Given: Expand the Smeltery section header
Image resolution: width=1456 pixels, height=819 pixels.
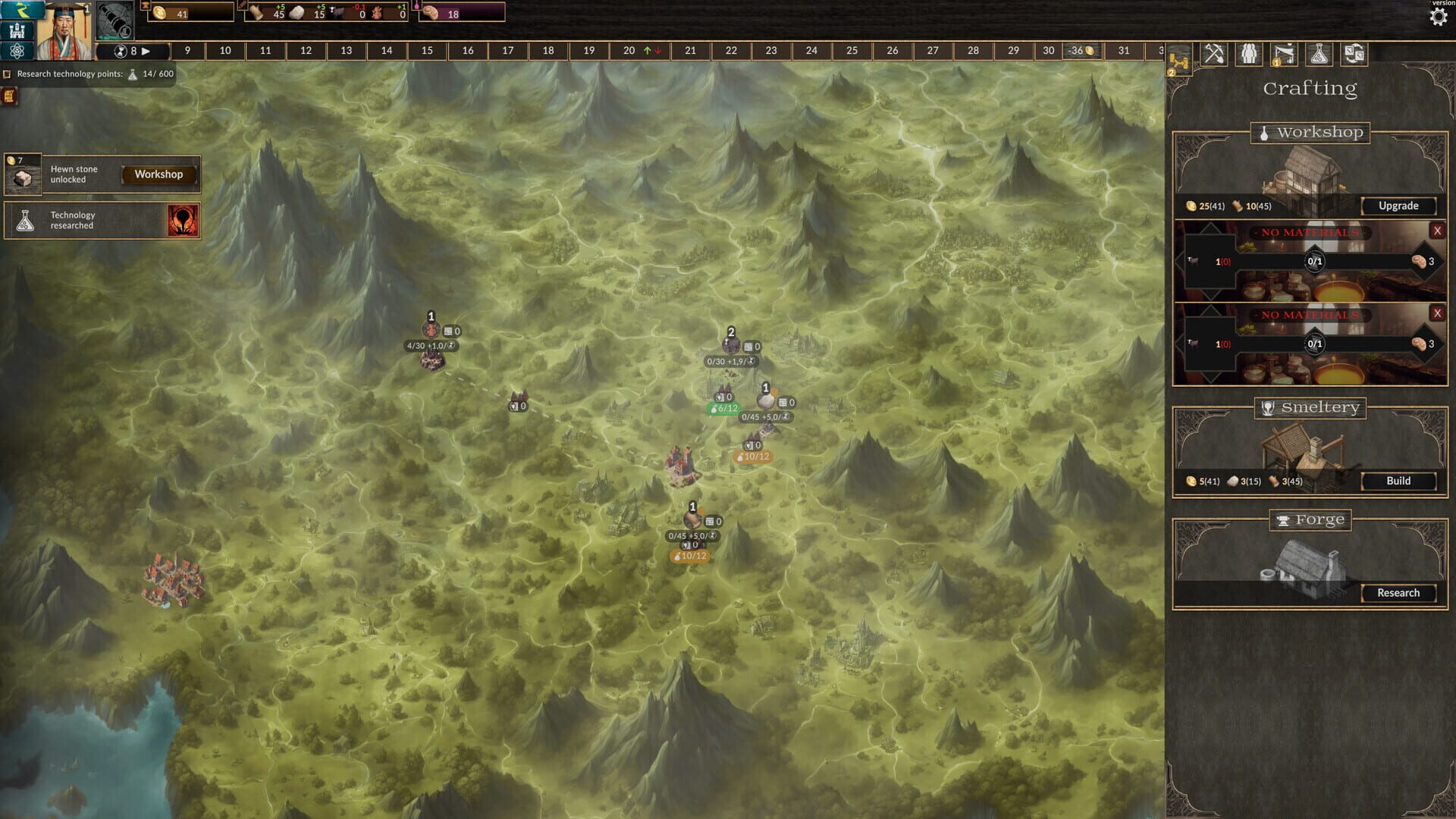Looking at the screenshot, I should 1310,408.
